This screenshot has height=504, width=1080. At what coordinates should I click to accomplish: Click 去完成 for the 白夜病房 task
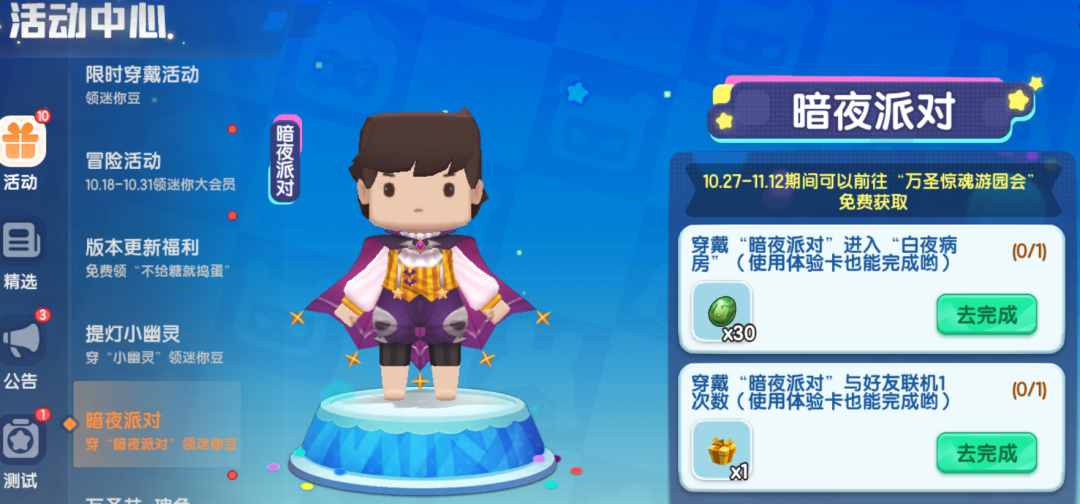[986, 315]
